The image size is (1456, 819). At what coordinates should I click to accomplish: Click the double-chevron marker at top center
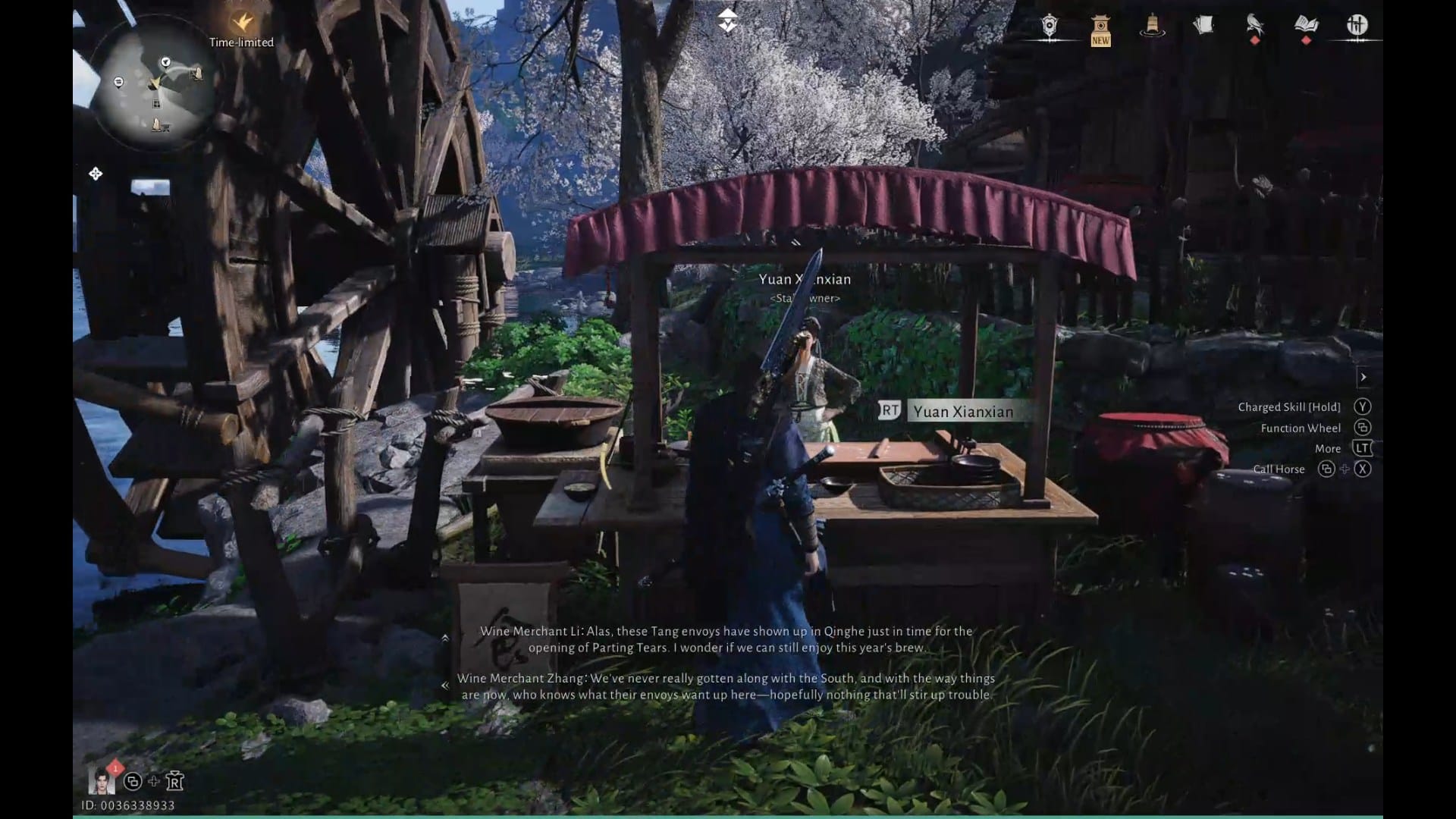pos(727,21)
